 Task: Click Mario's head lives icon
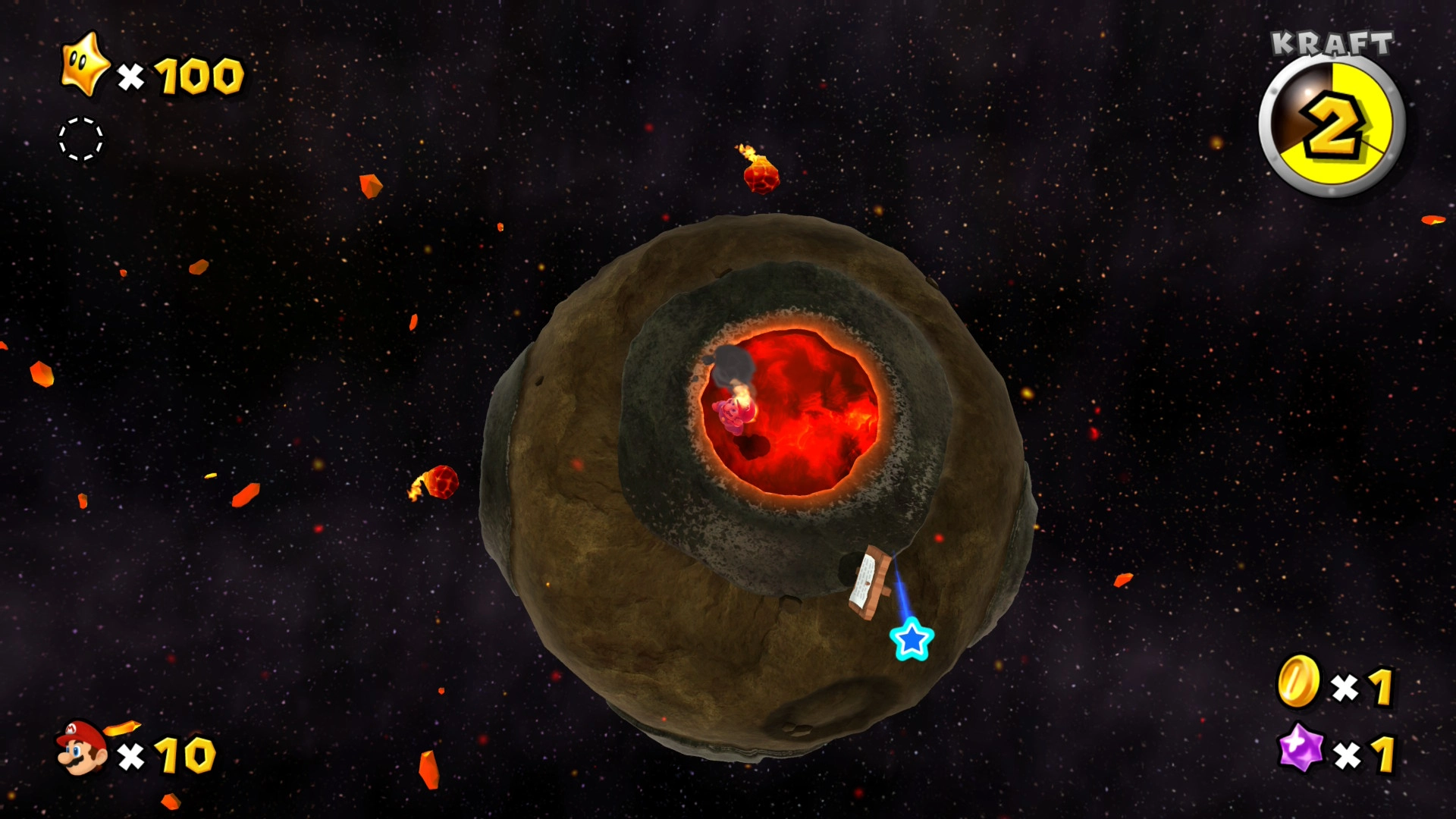pyautogui.click(x=82, y=748)
